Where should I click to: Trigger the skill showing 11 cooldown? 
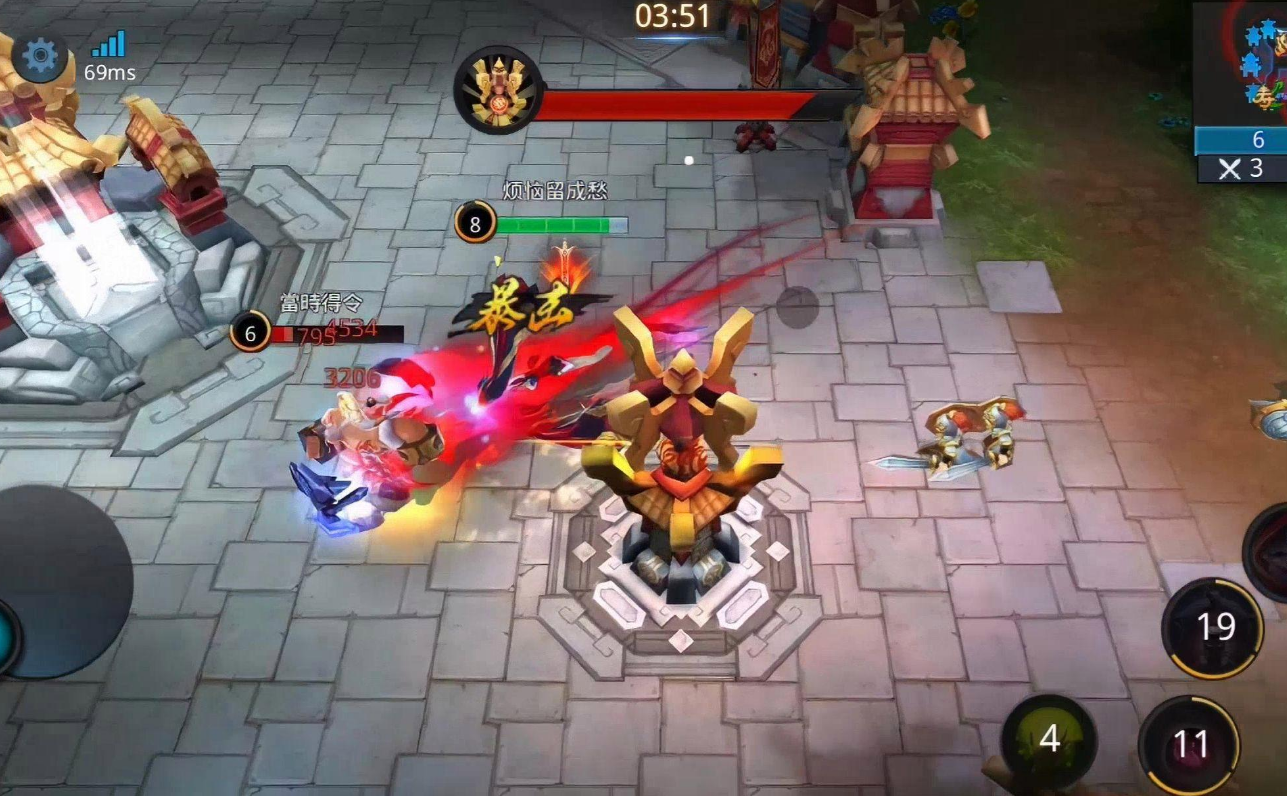point(1190,745)
